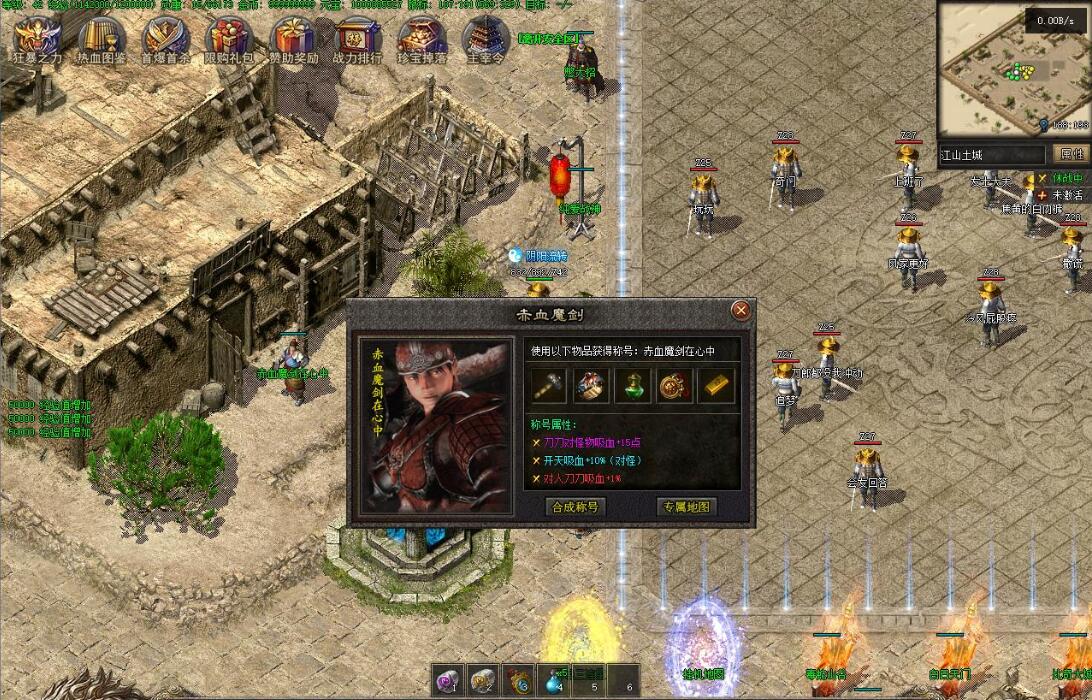Close the 赤血魔剑 dialog window
Viewport: 1092px width, 700px height.
tap(741, 311)
